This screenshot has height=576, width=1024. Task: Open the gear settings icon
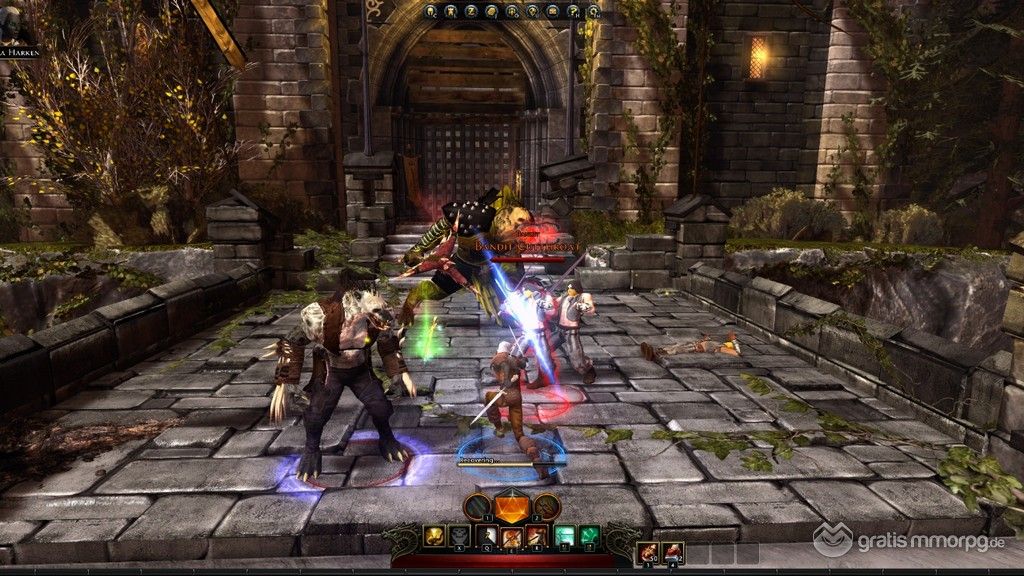pyautogui.click(x=594, y=11)
